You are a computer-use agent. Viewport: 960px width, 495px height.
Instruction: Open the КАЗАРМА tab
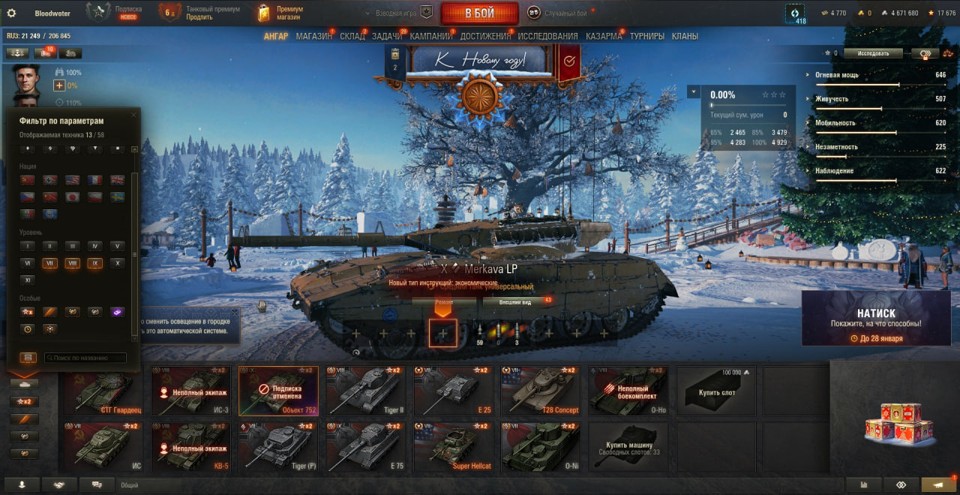[603, 36]
